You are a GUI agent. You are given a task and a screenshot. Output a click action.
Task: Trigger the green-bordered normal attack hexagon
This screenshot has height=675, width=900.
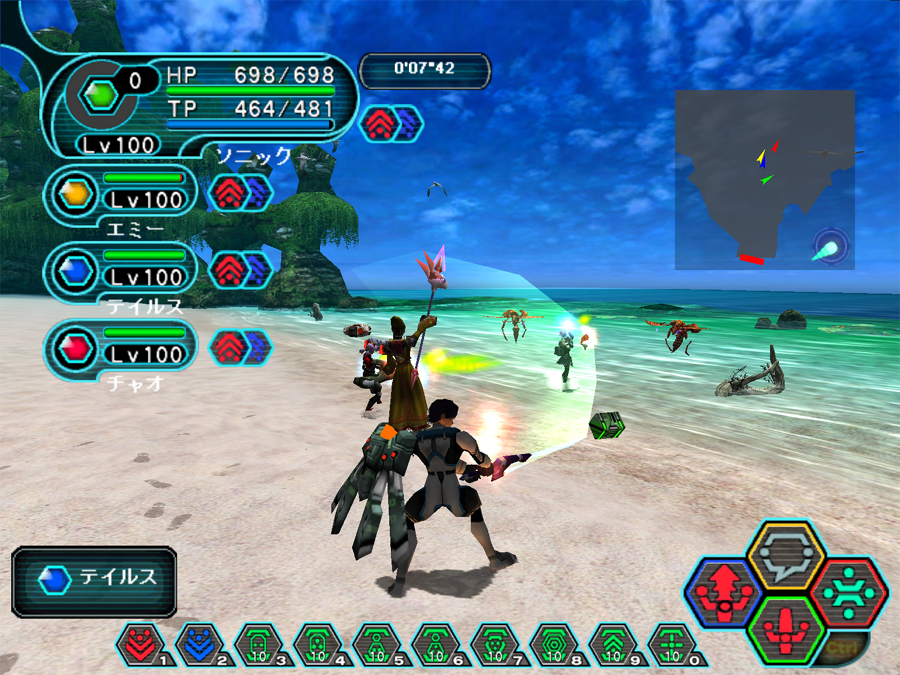click(786, 630)
